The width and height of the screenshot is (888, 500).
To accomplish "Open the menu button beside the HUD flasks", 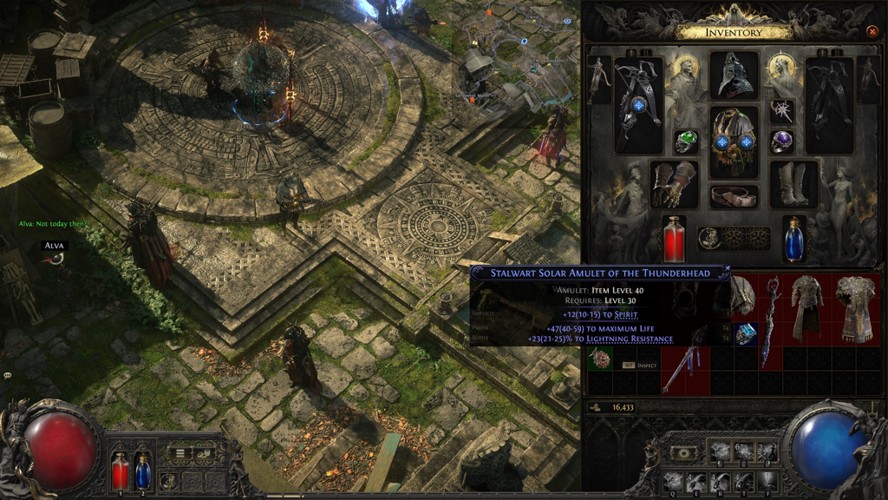I will (179, 453).
